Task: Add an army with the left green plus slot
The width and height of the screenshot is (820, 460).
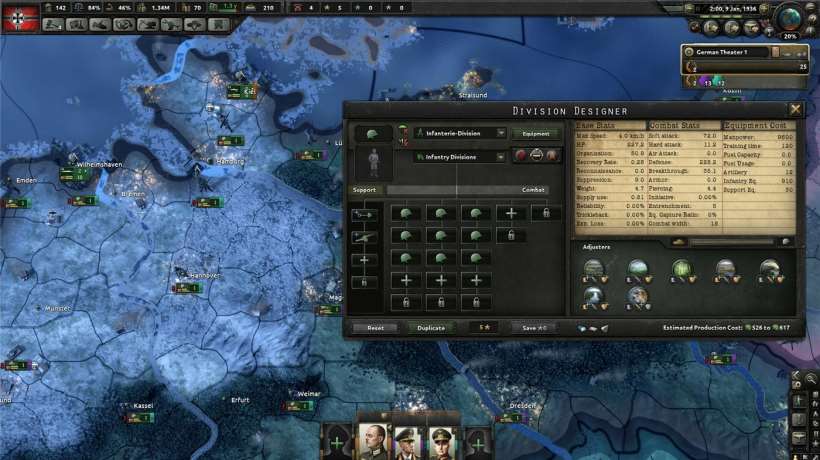Action: click(x=336, y=441)
